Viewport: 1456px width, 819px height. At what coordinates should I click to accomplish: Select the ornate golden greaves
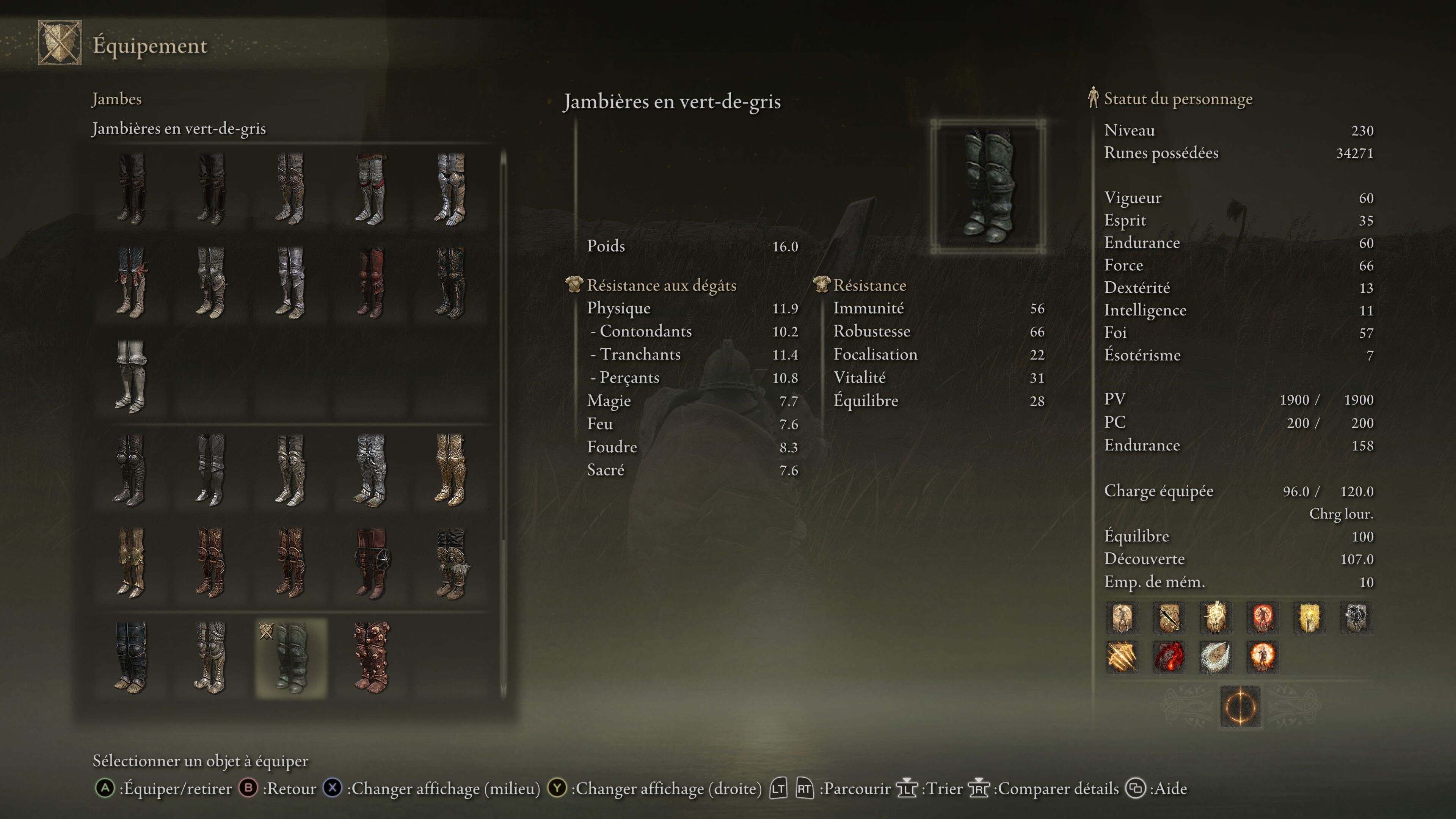(450, 470)
